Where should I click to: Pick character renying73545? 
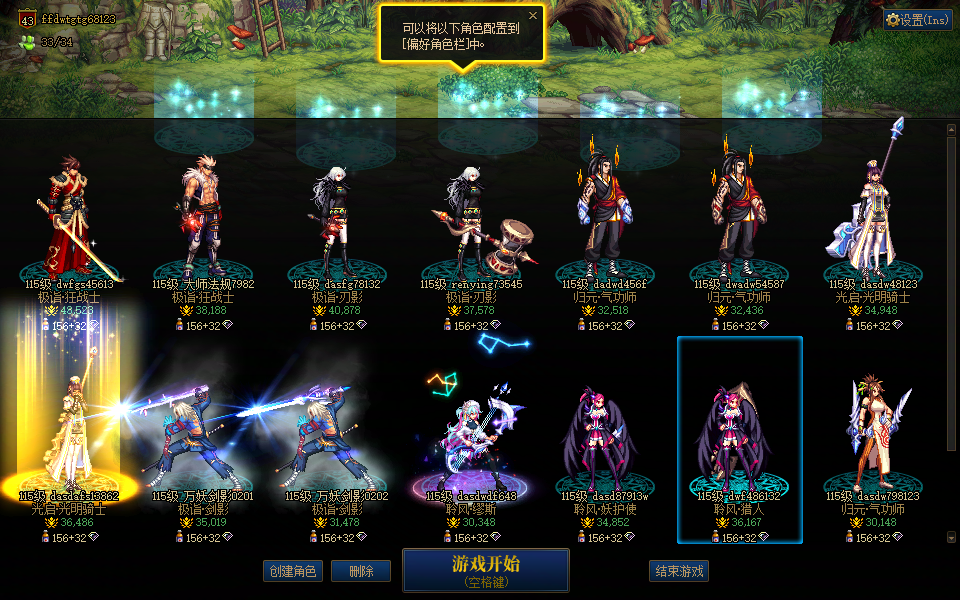click(x=470, y=230)
